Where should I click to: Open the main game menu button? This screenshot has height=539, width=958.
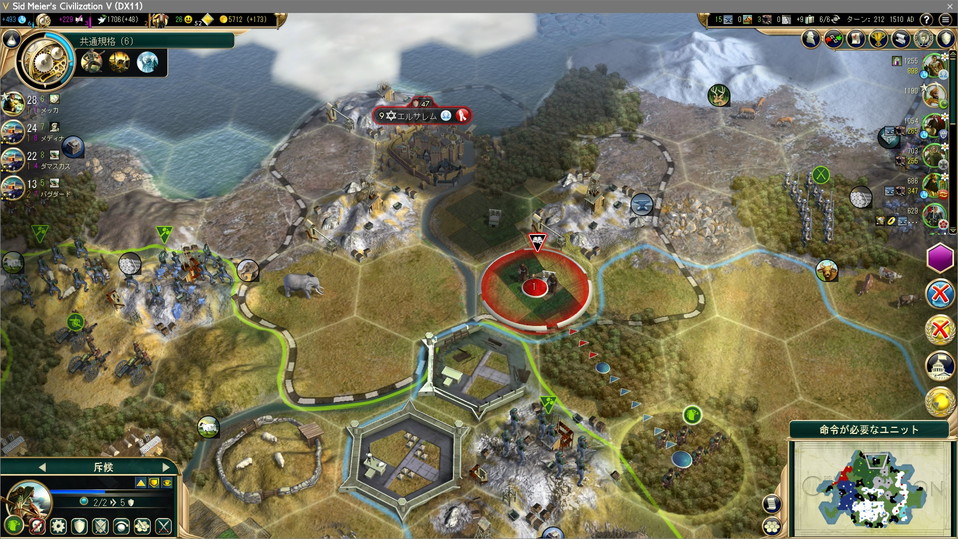point(945,19)
